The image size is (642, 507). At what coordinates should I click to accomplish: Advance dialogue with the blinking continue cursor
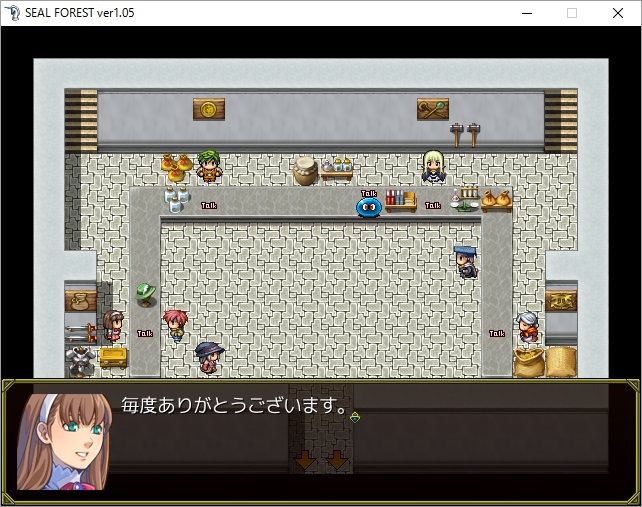pos(355,416)
